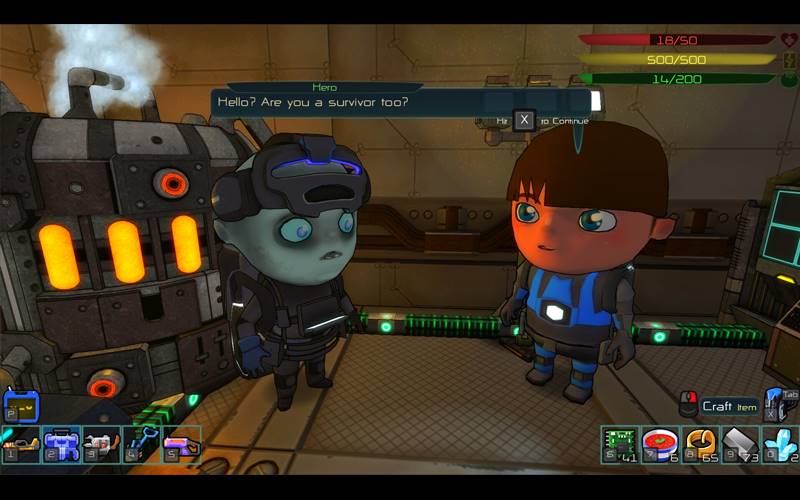Select the green circuit board slot
Viewport: 800px width, 500px height.
(x=620, y=444)
